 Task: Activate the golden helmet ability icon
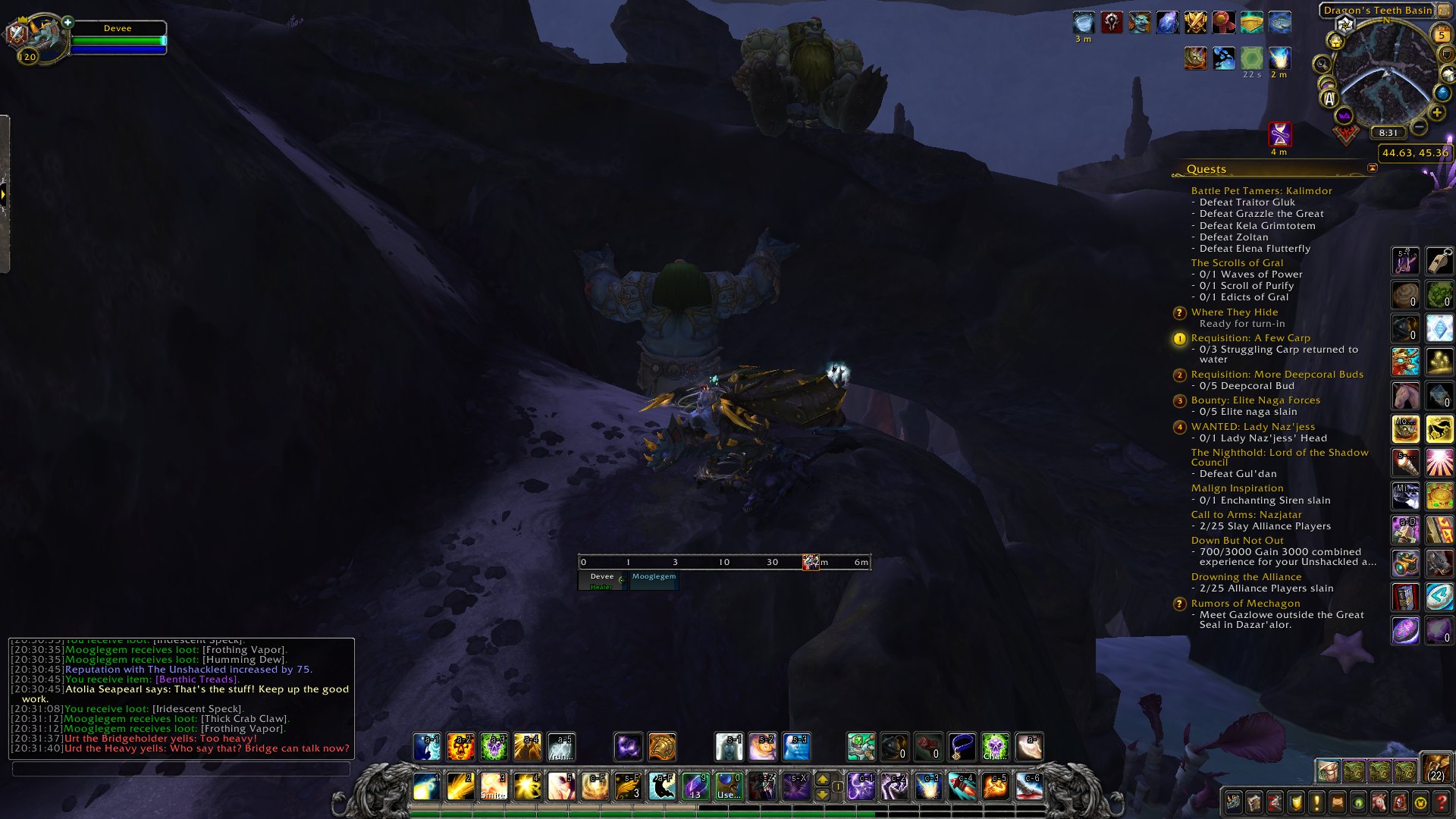pos(661,747)
